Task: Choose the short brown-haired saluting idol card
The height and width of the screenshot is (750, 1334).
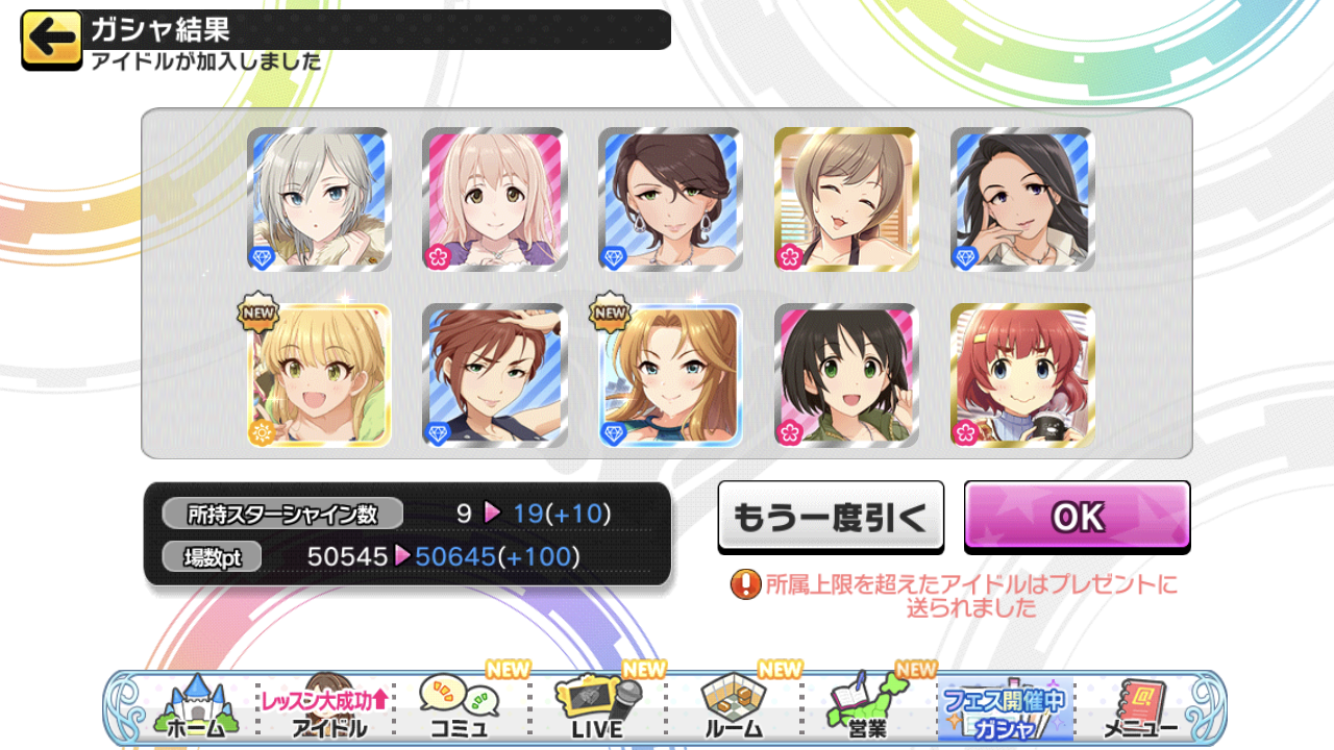Action: [495, 375]
